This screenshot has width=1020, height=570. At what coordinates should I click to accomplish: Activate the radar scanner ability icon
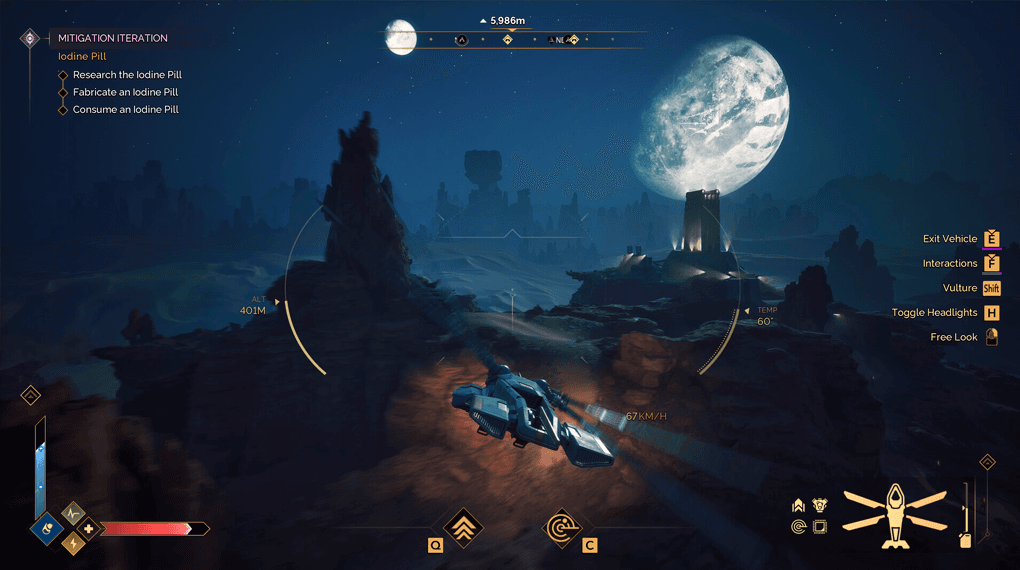pyautogui.click(x=561, y=527)
